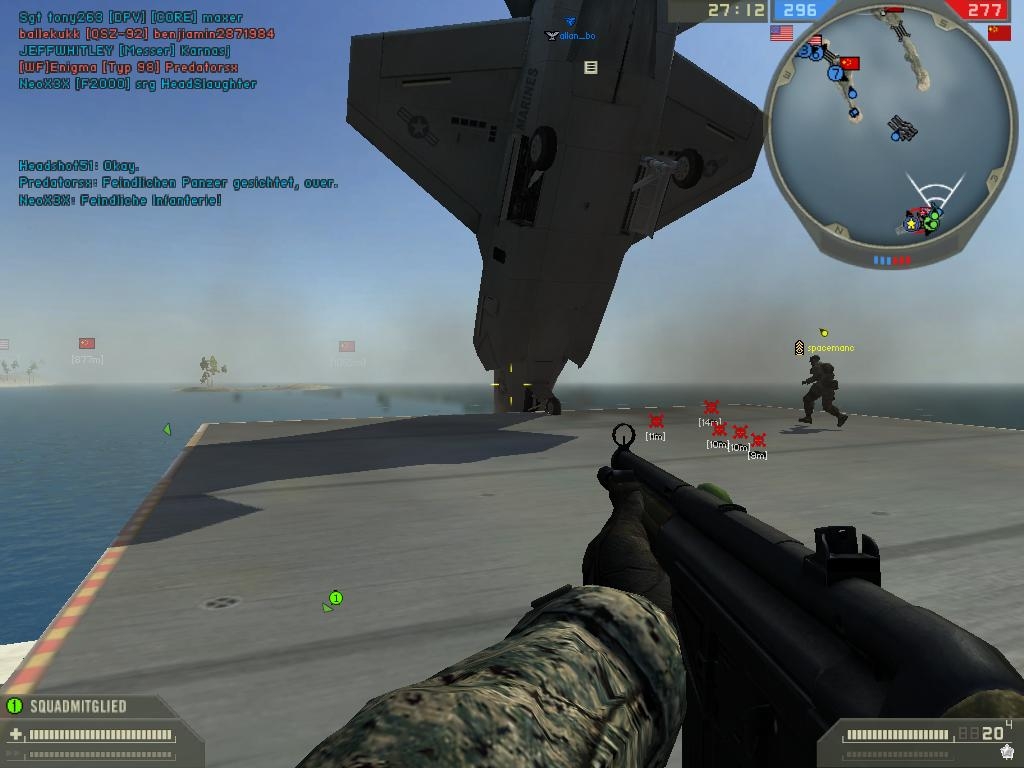Click the US flag icon beside the blue score
The width and height of the screenshot is (1024, 768).
[781, 33]
